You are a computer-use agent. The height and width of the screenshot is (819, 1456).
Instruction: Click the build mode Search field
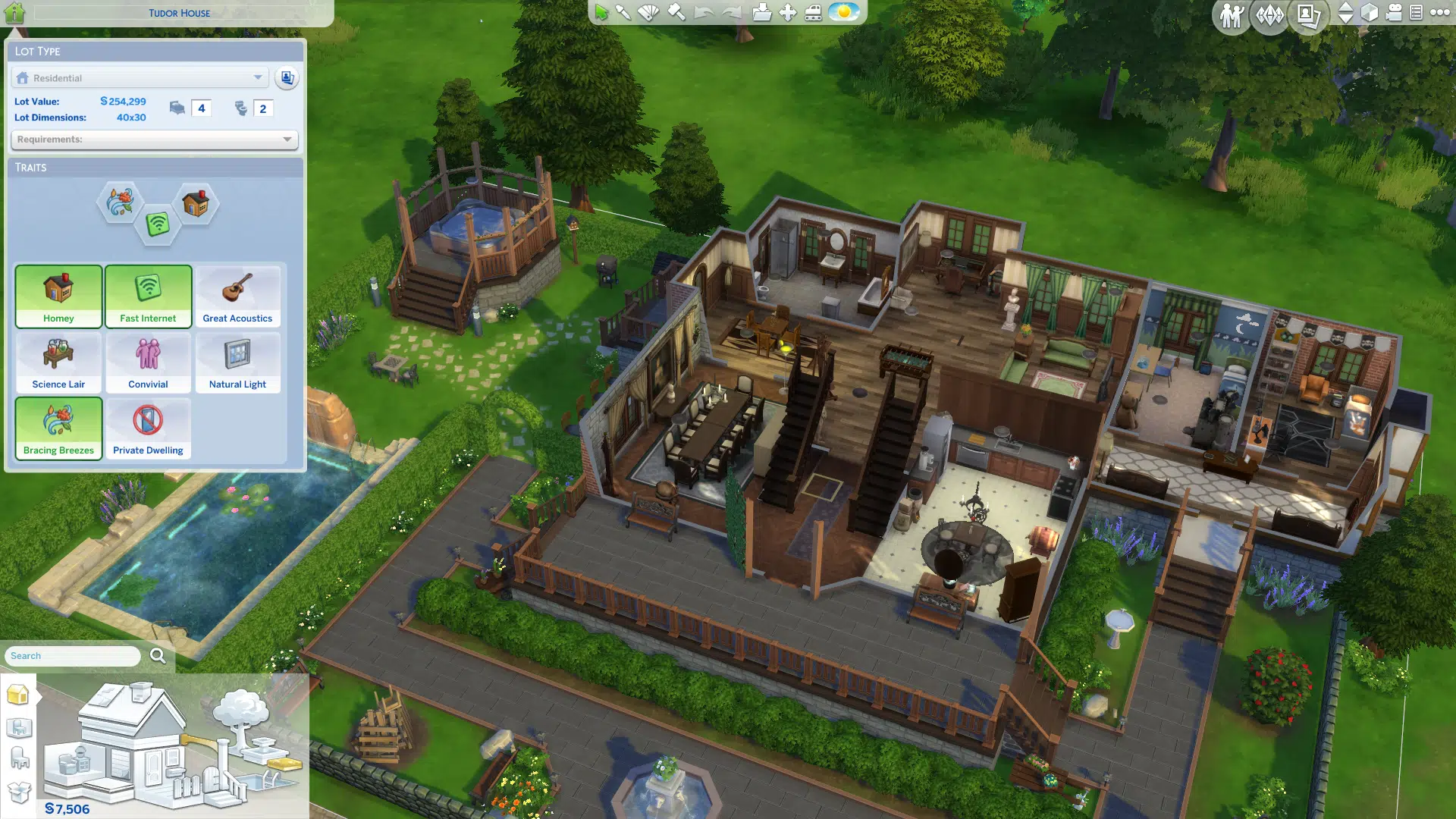click(x=73, y=656)
